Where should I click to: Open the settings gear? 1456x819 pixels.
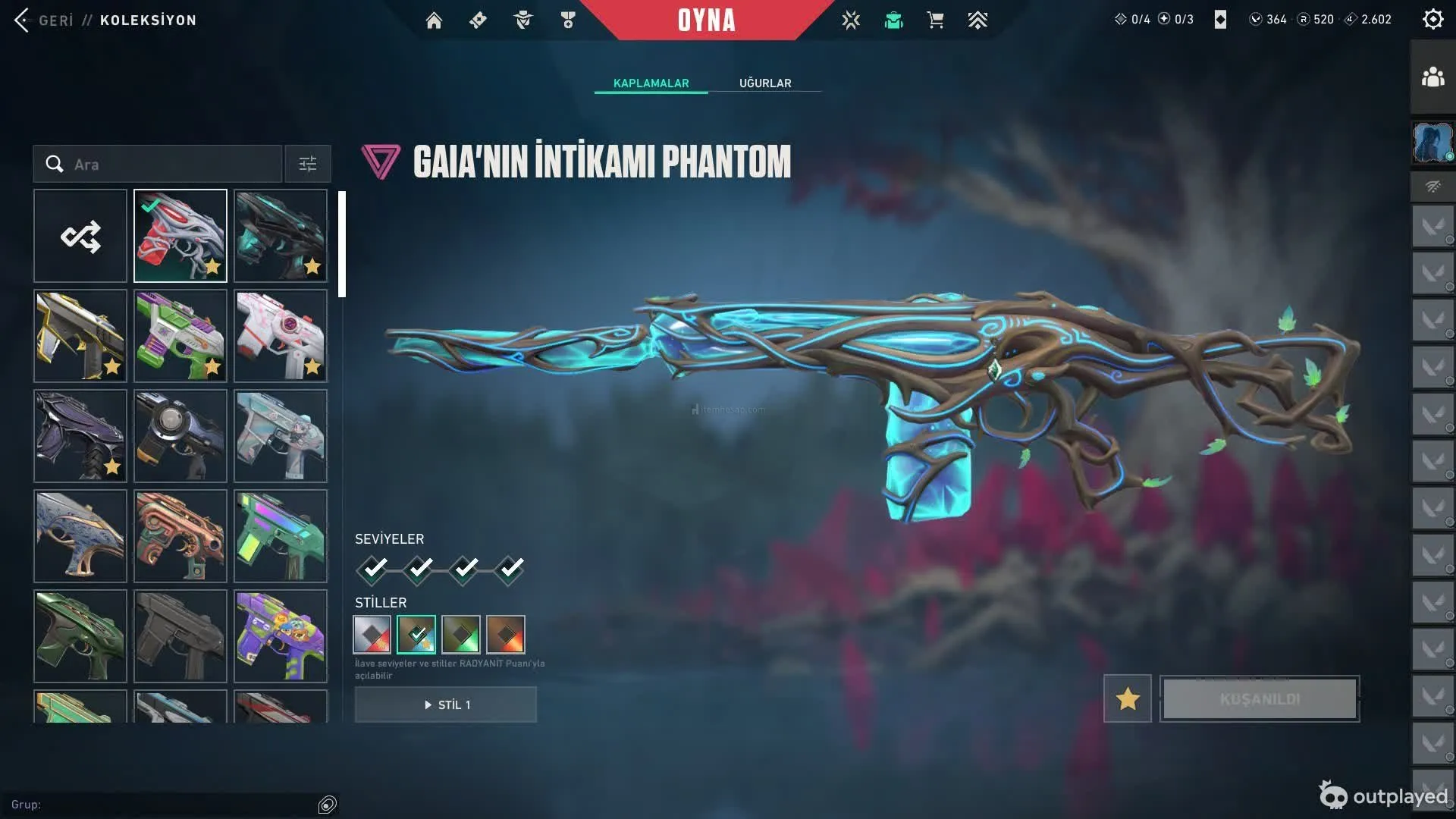pyautogui.click(x=1432, y=19)
